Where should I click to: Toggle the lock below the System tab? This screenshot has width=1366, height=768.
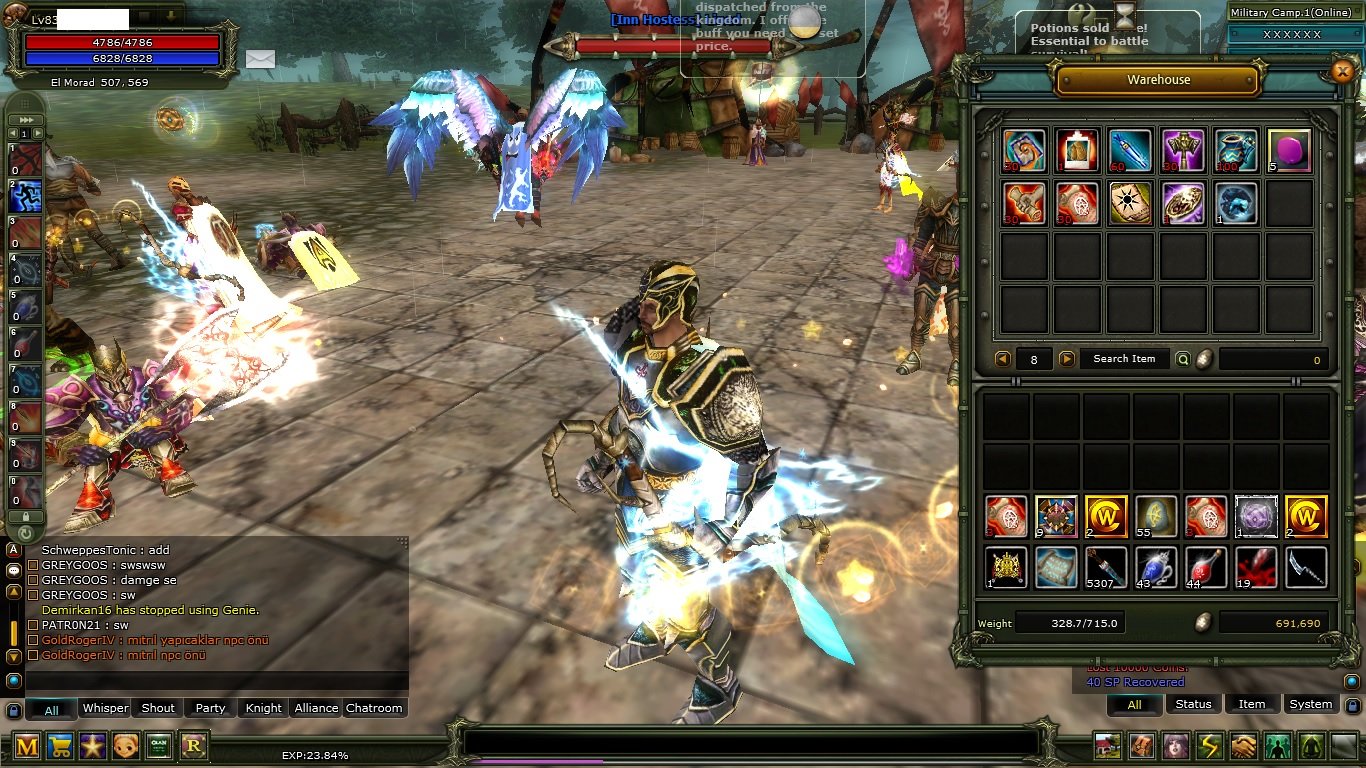coord(1352,705)
